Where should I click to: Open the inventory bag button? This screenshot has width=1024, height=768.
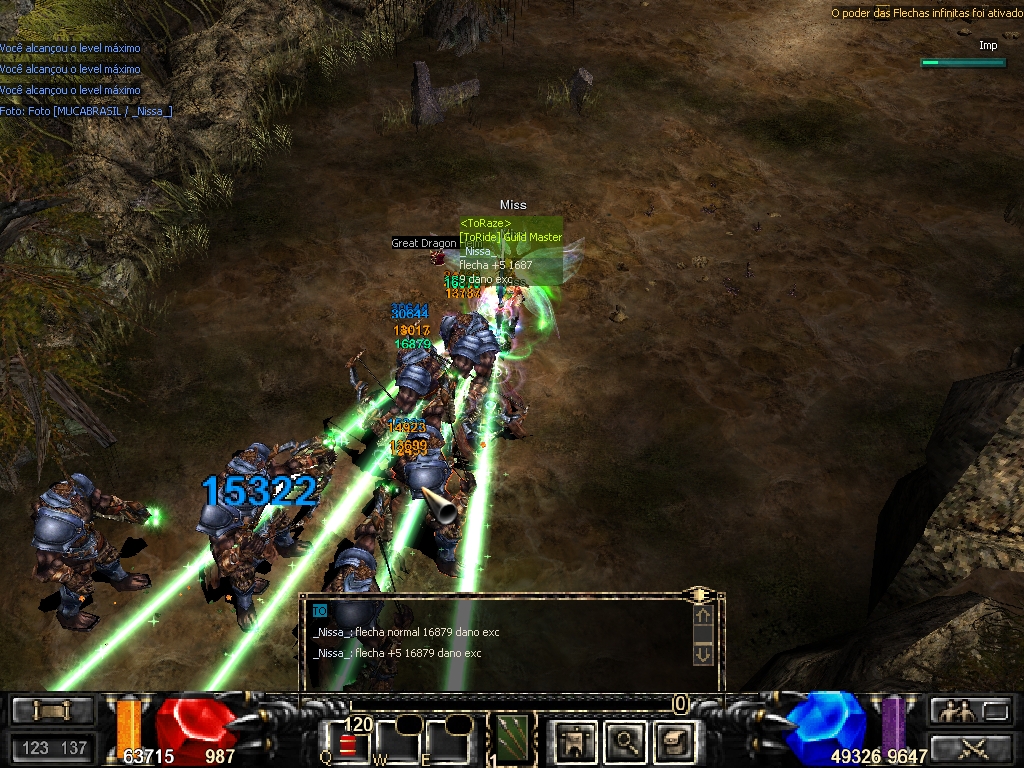point(673,740)
